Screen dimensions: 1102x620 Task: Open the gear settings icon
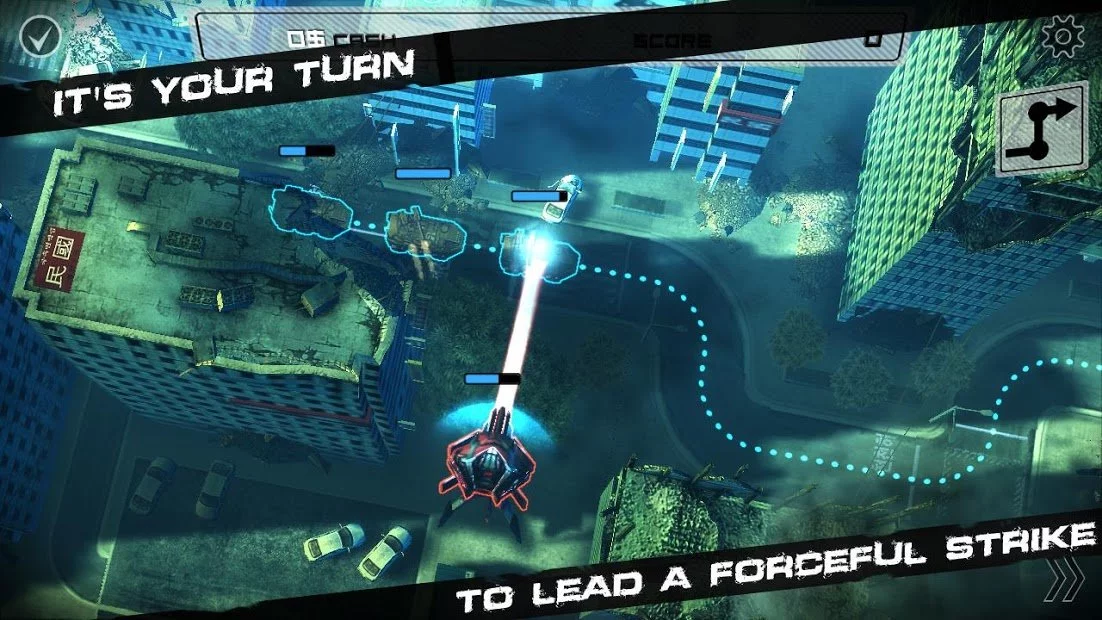tap(1062, 37)
